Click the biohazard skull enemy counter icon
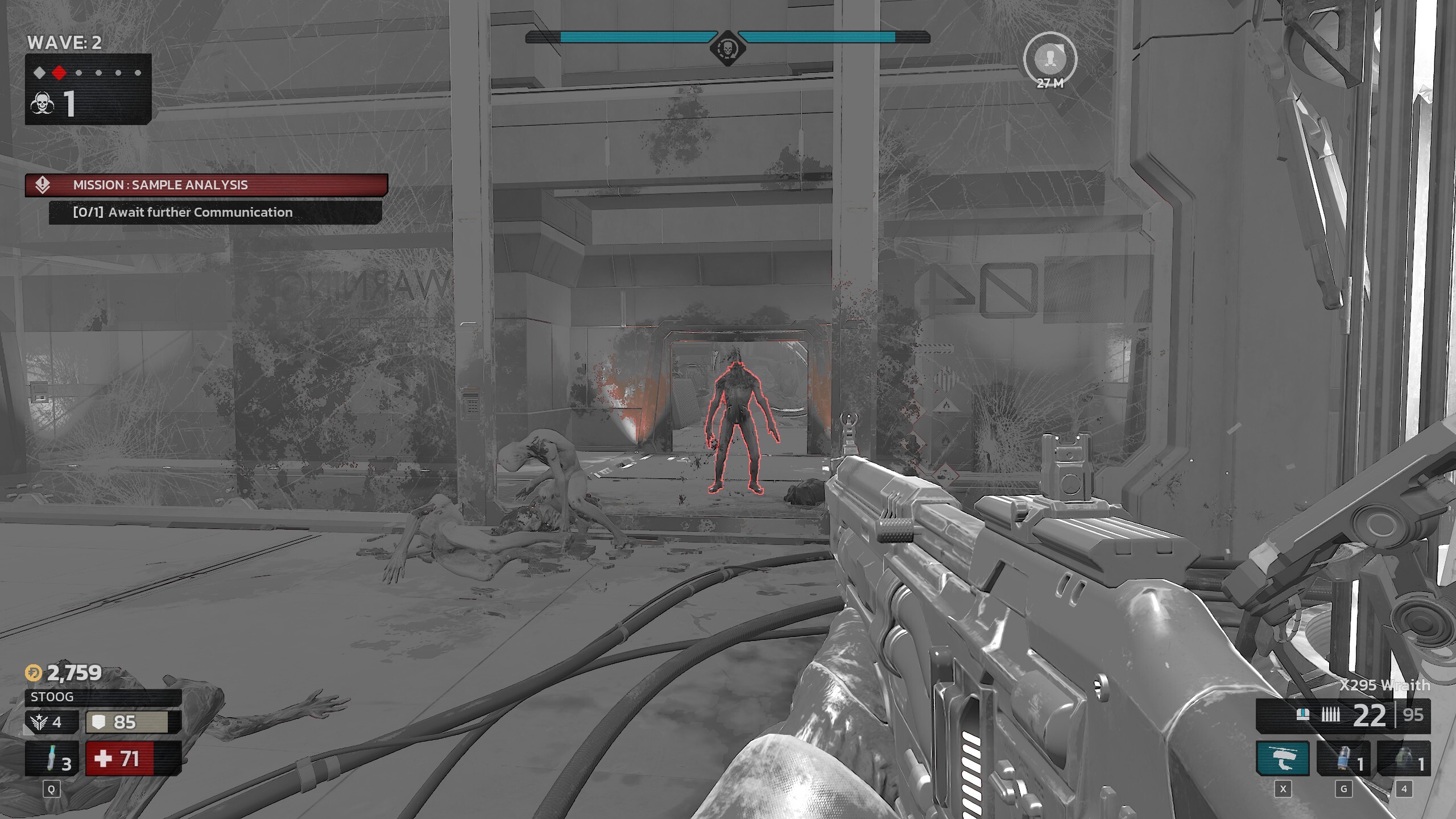1456x819 pixels. [42, 104]
